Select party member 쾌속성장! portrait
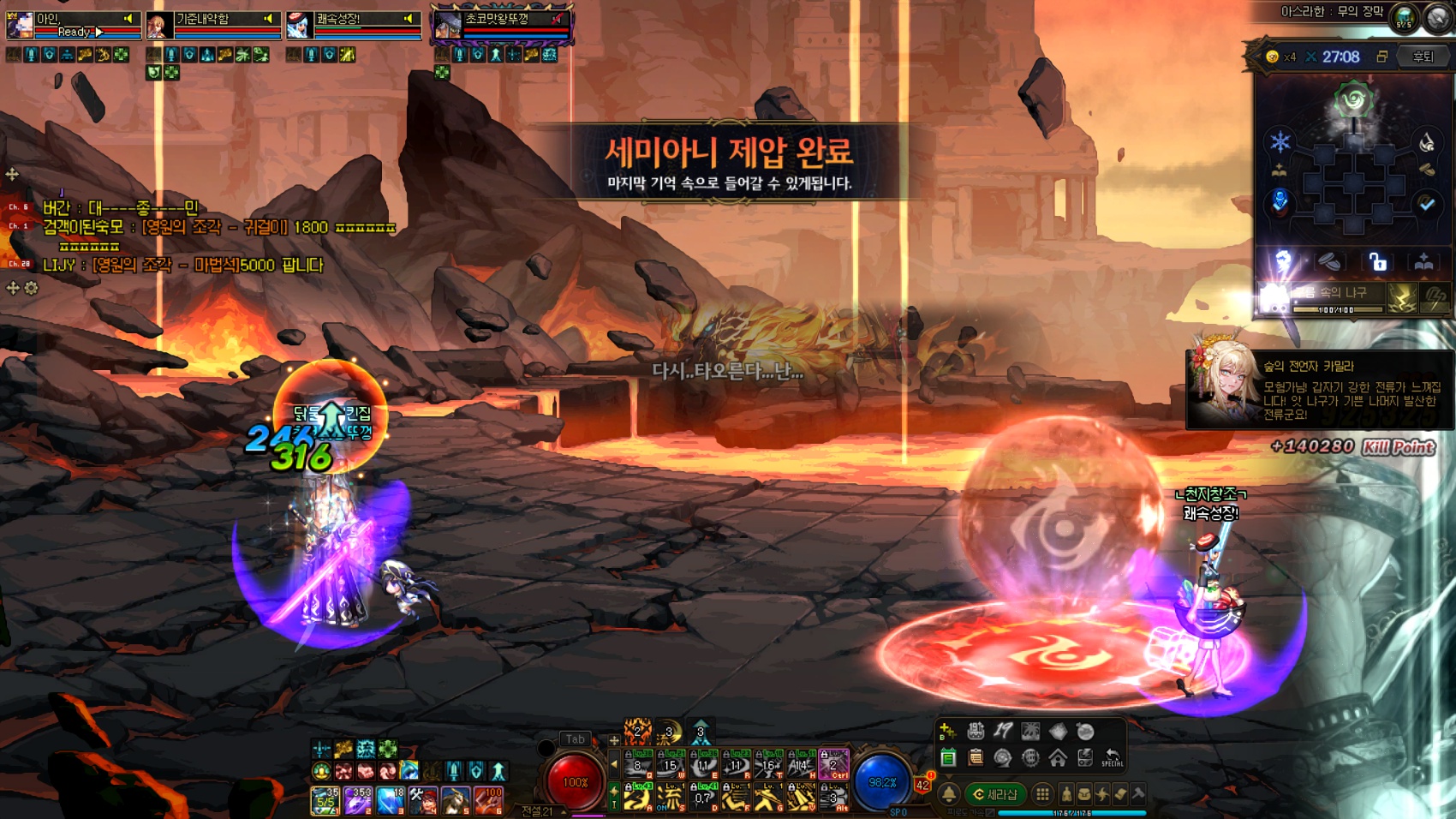 [x=299, y=26]
